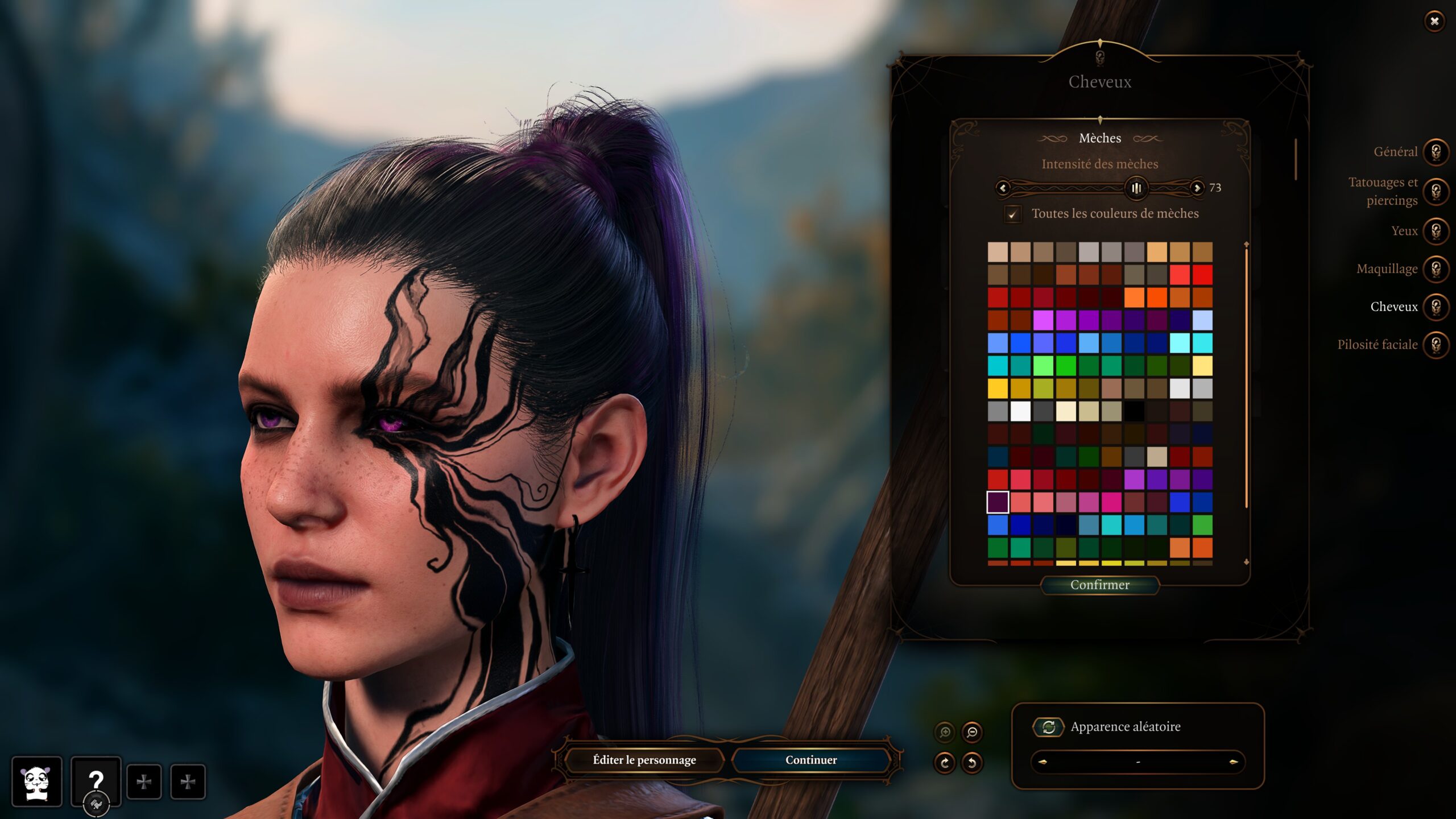Click the Maquillage skull icon
The image size is (1456, 819).
[1435, 269]
